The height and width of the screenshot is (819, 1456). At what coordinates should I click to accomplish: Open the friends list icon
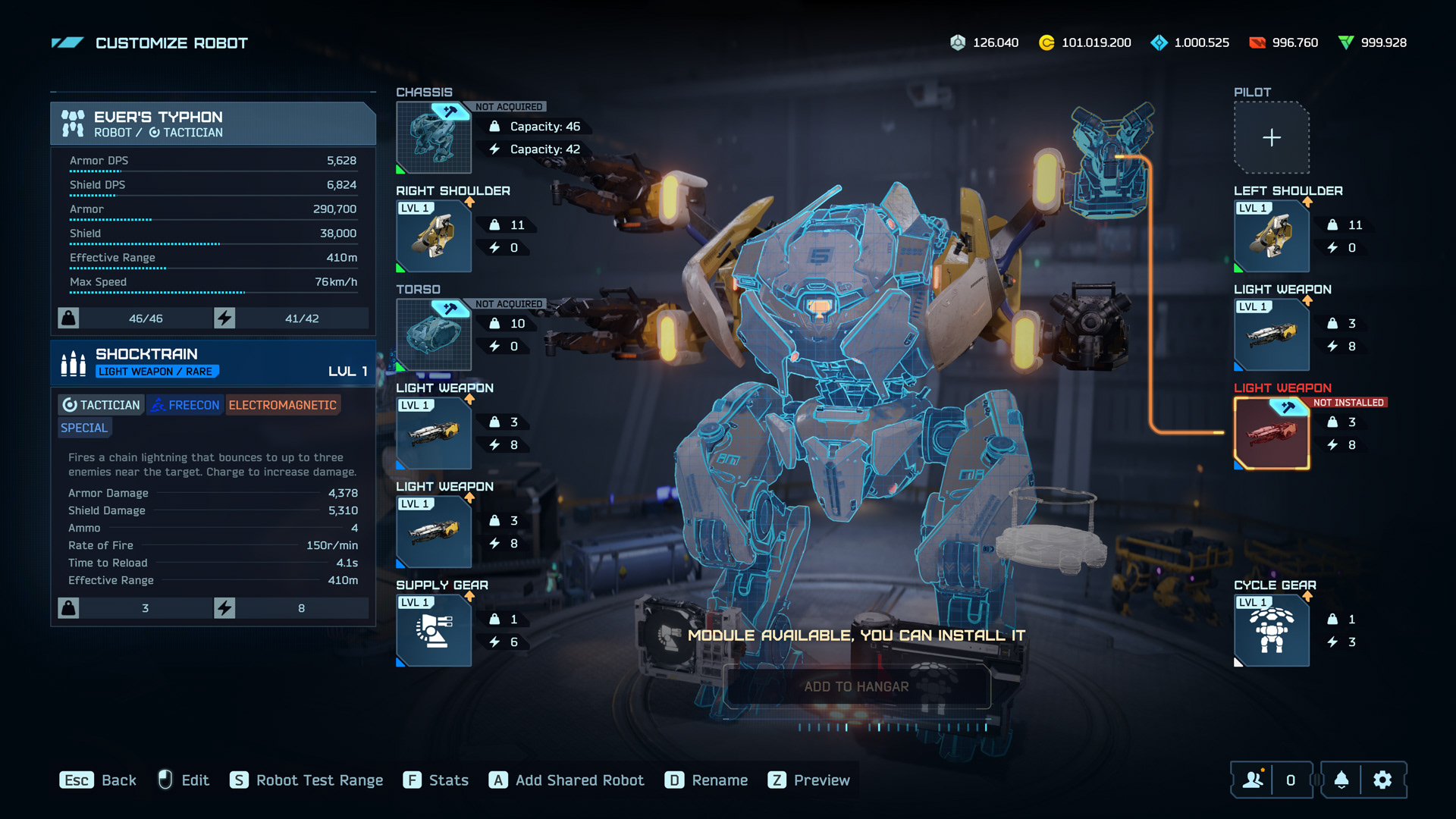[1253, 780]
